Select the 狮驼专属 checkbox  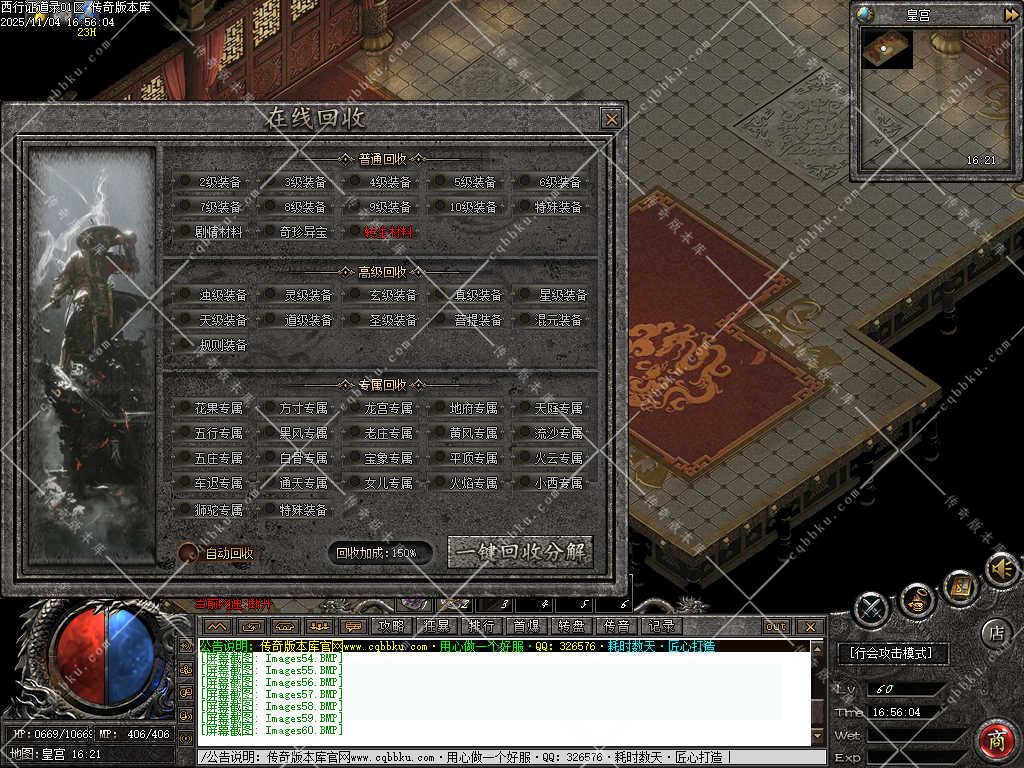point(186,509)
